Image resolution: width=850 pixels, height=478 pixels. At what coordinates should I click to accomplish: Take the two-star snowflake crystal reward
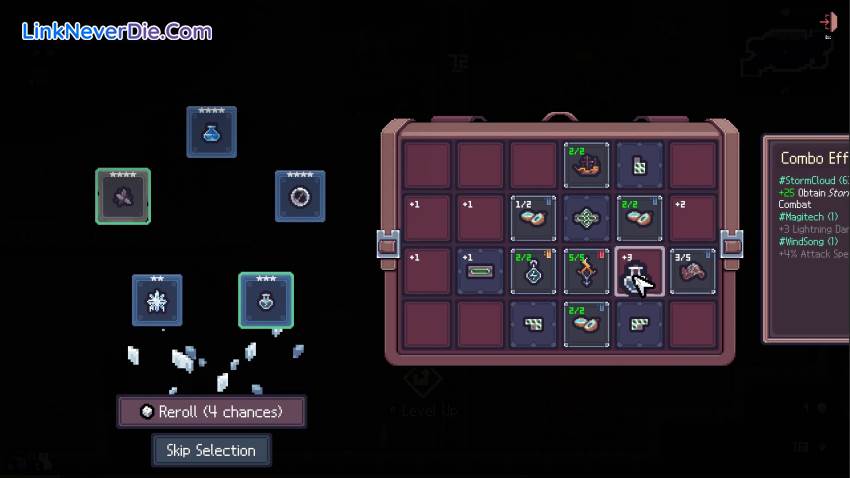[157, 300]
